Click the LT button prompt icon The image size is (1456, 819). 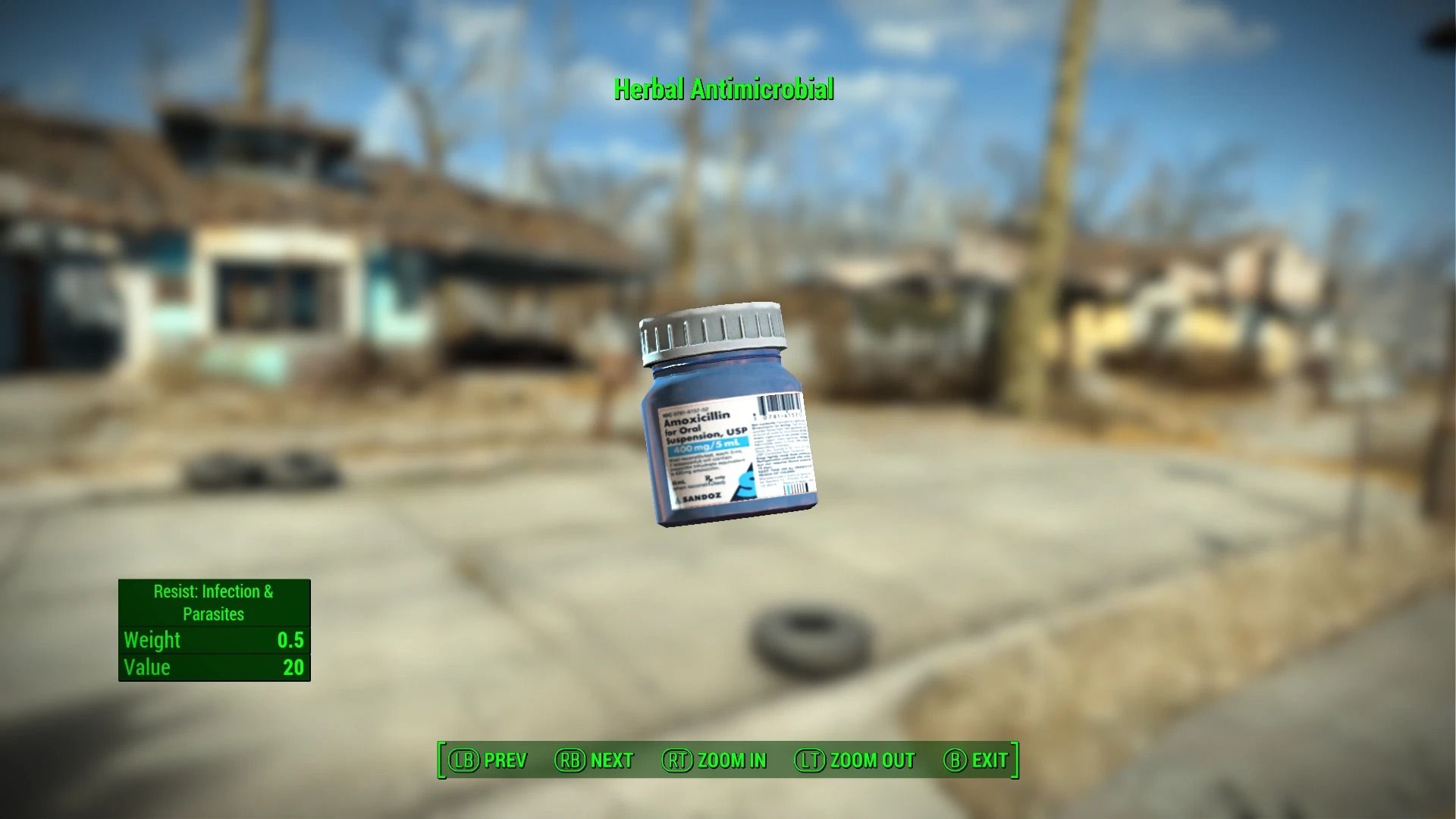[811, 761]
